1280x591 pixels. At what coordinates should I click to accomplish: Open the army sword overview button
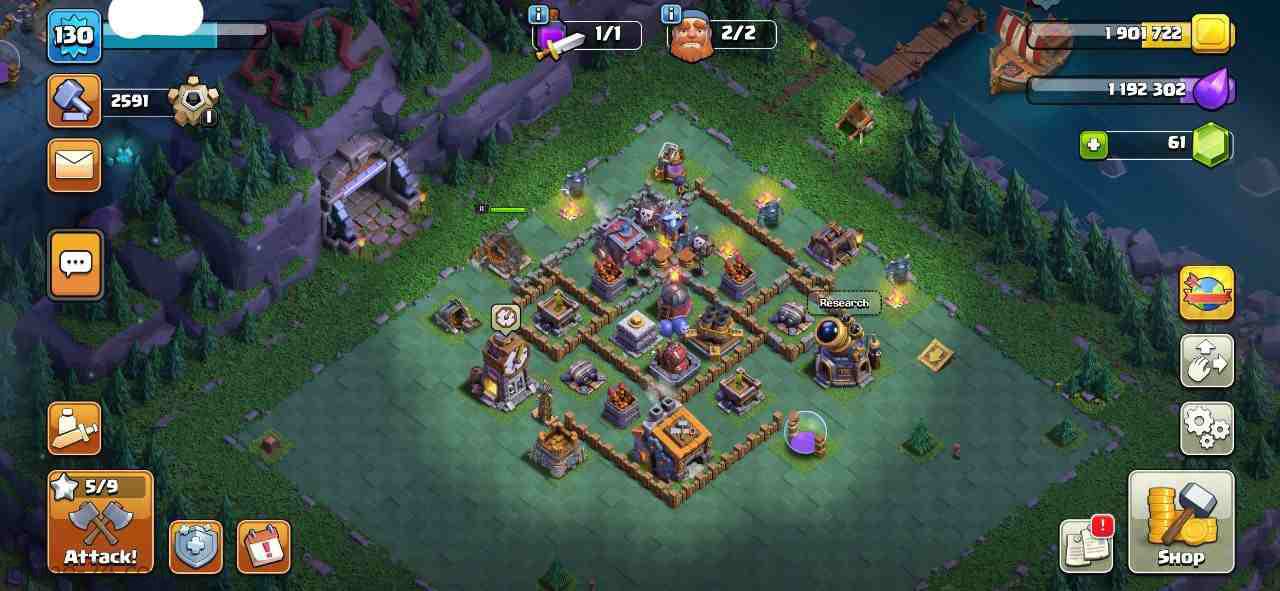coord(74,428)
